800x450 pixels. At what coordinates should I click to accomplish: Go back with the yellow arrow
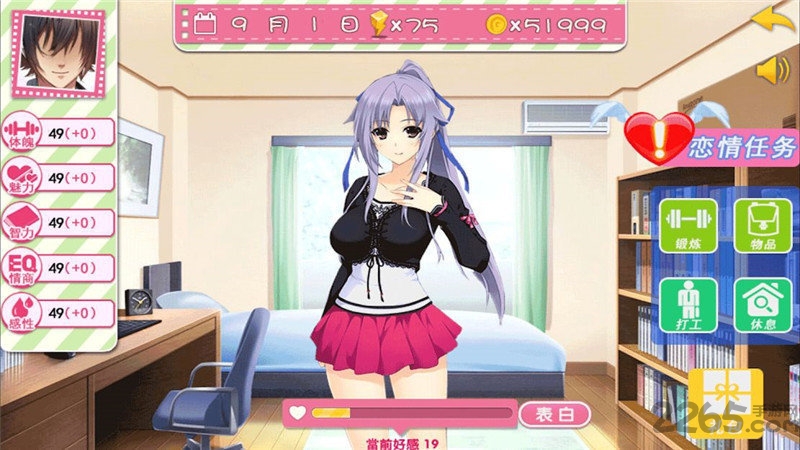point(768,18)
